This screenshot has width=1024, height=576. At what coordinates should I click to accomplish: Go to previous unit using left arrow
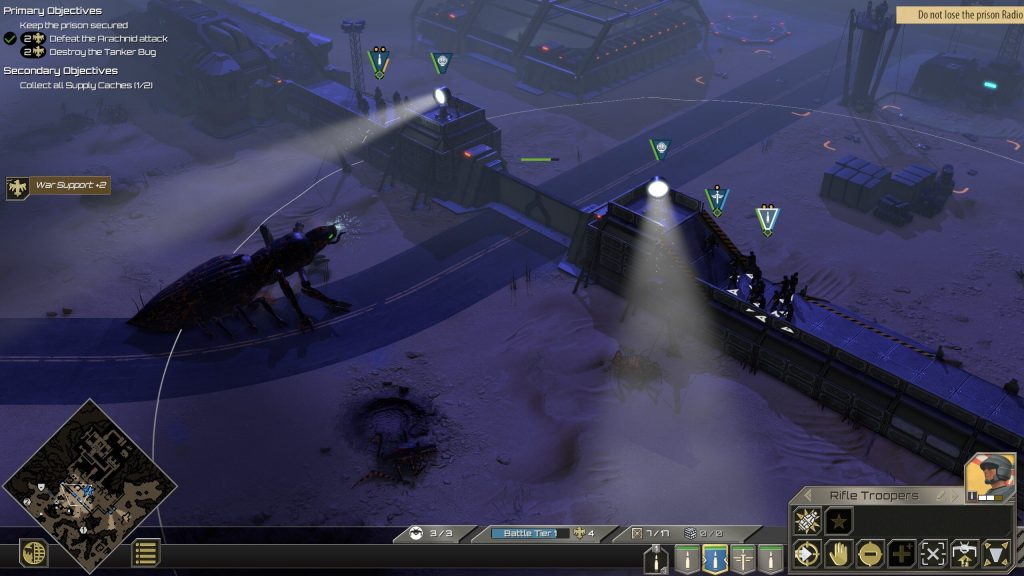click(807, 496)
